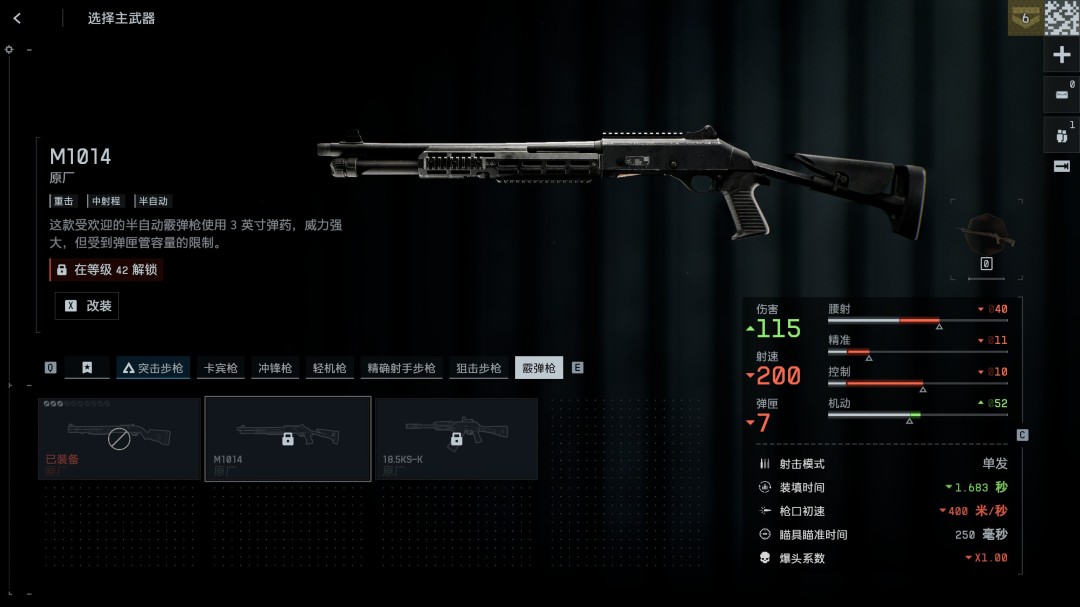Select the 卡宾枪 weapon tab
Image resolution: width=1080 pixels, height=607 pixels.
click(221, 368)
